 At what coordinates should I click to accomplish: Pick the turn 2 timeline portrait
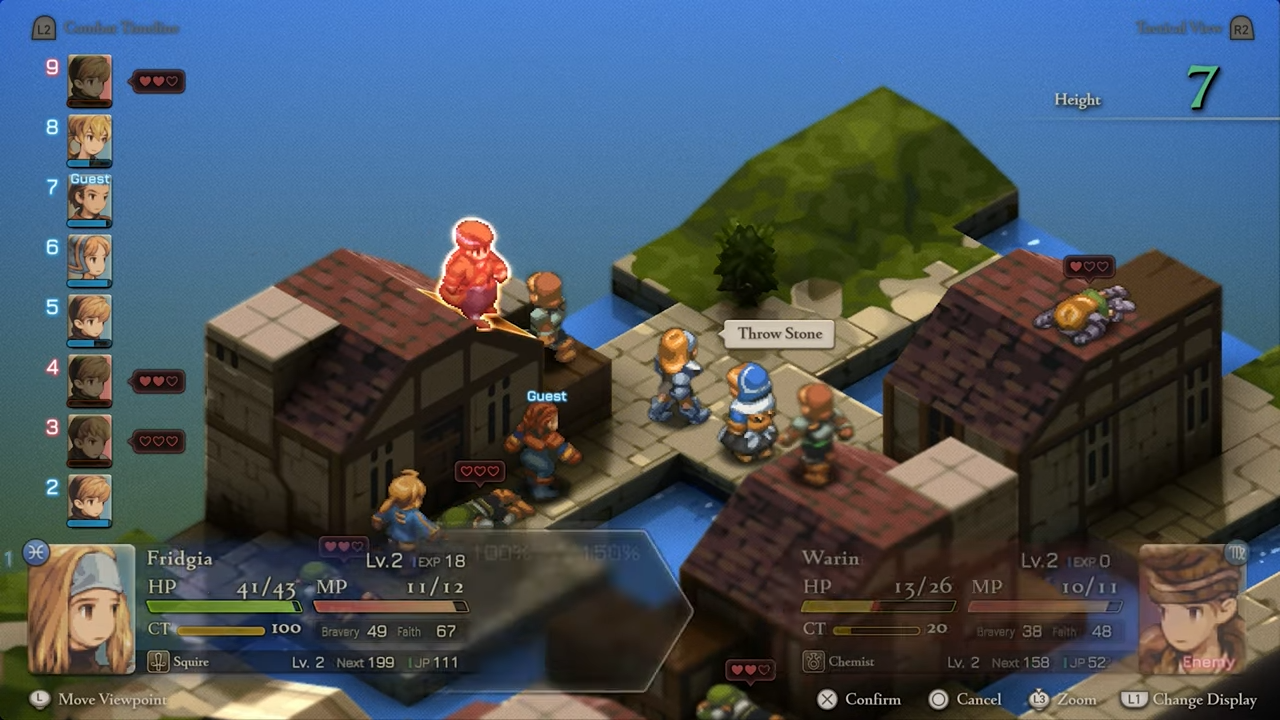coord(89,500)
